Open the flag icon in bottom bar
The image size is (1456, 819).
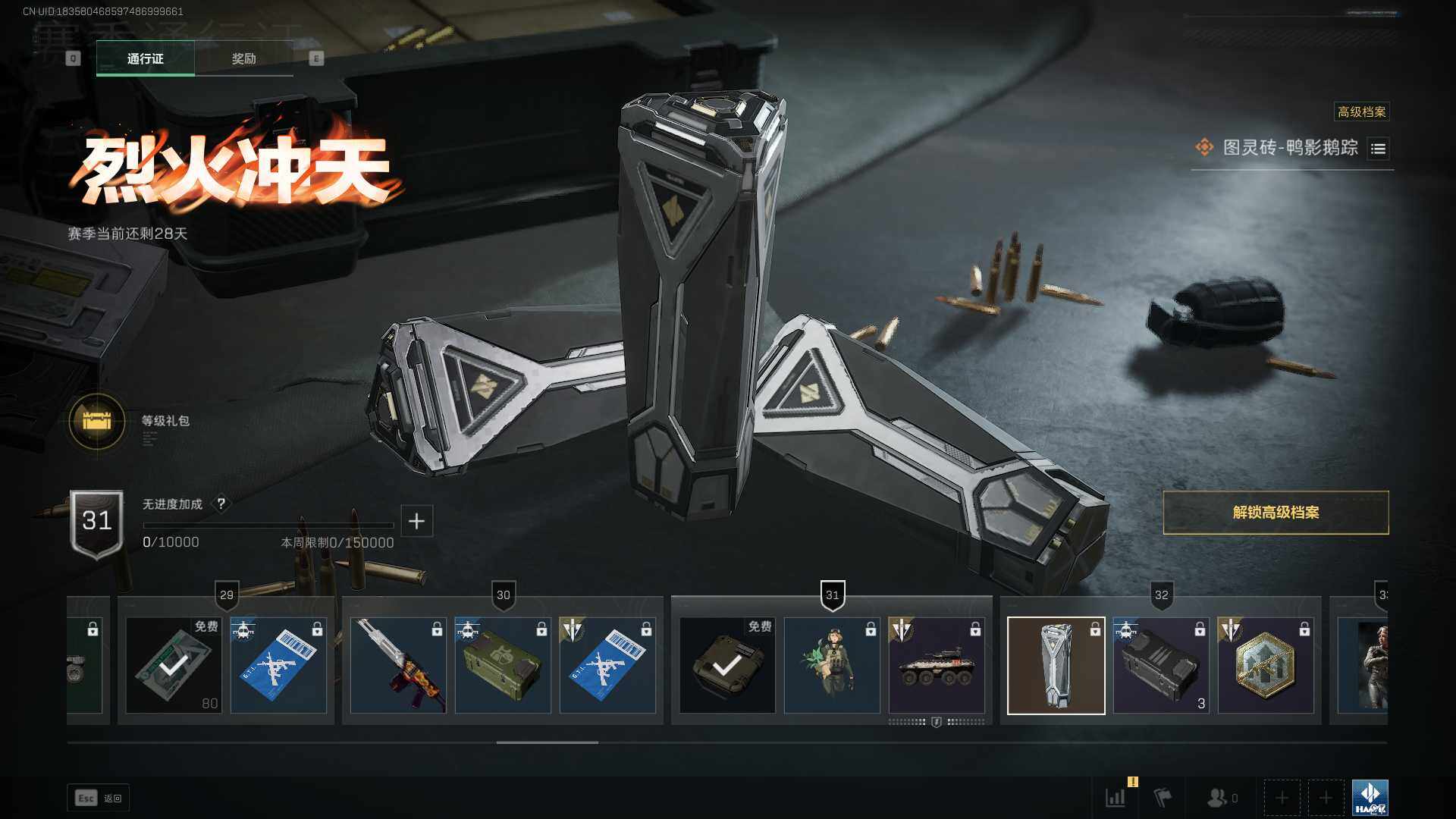(x=1163, y=798)
